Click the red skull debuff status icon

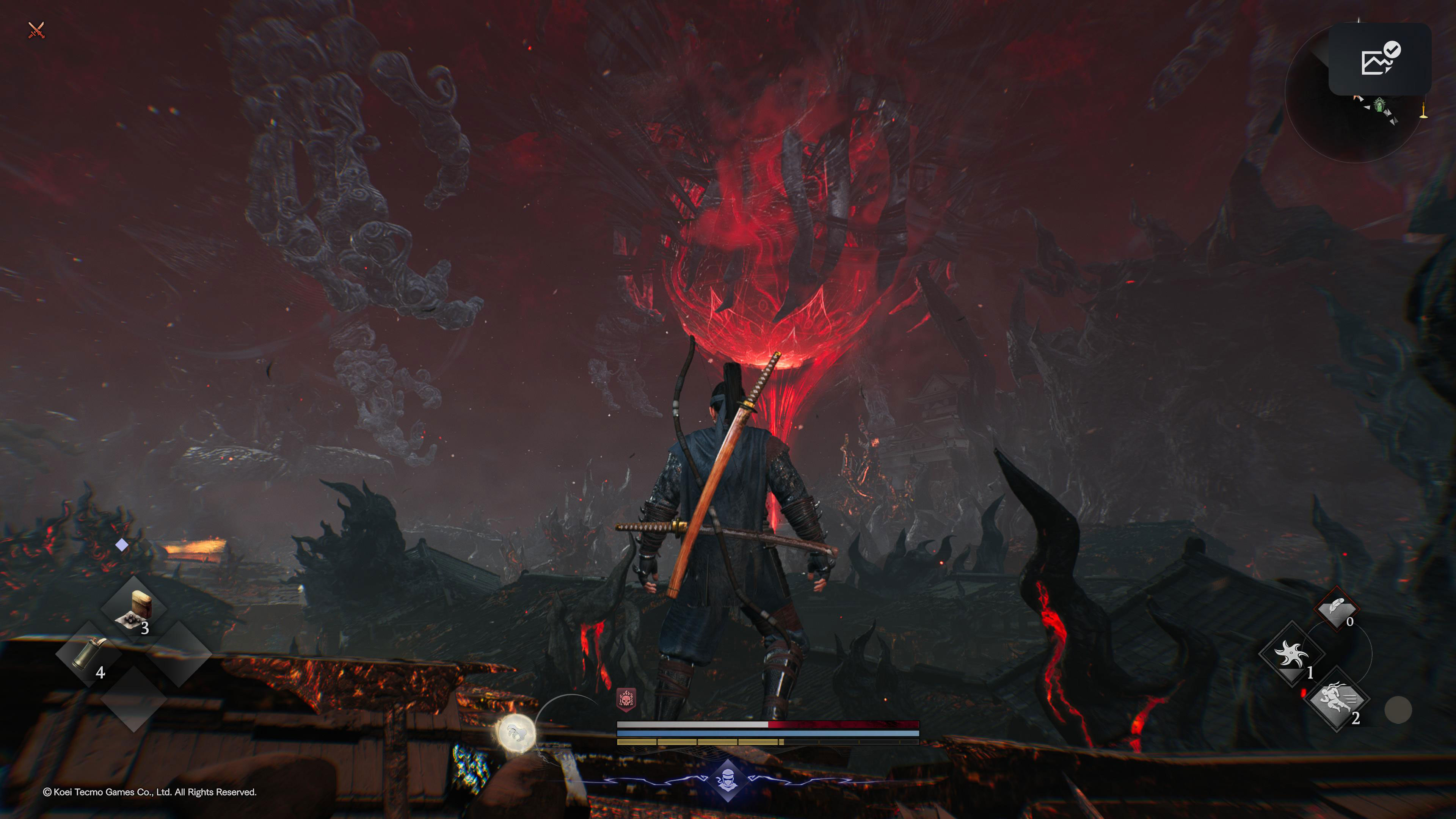tap(626, 700)
